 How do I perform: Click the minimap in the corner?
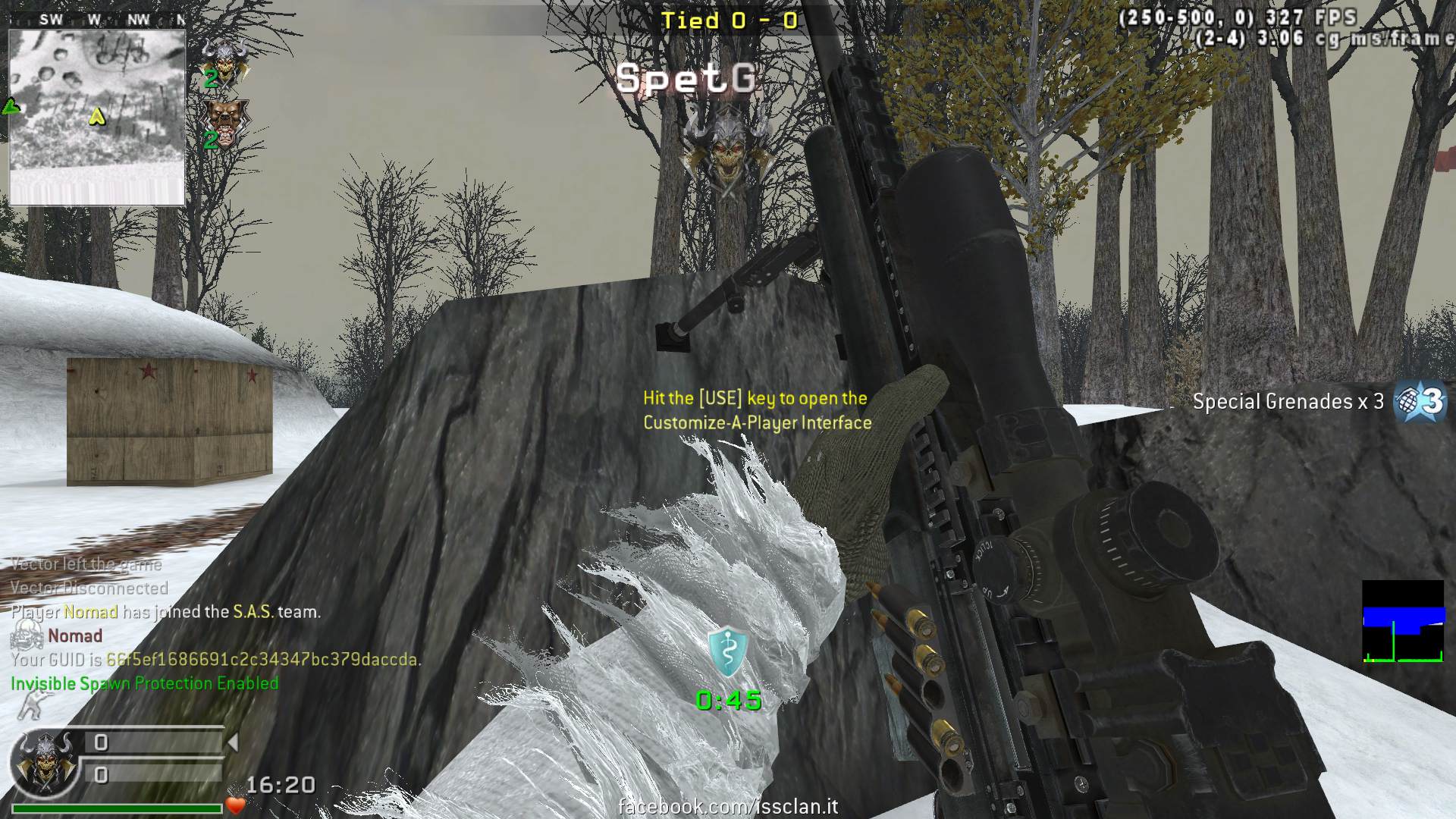(97, 117)
